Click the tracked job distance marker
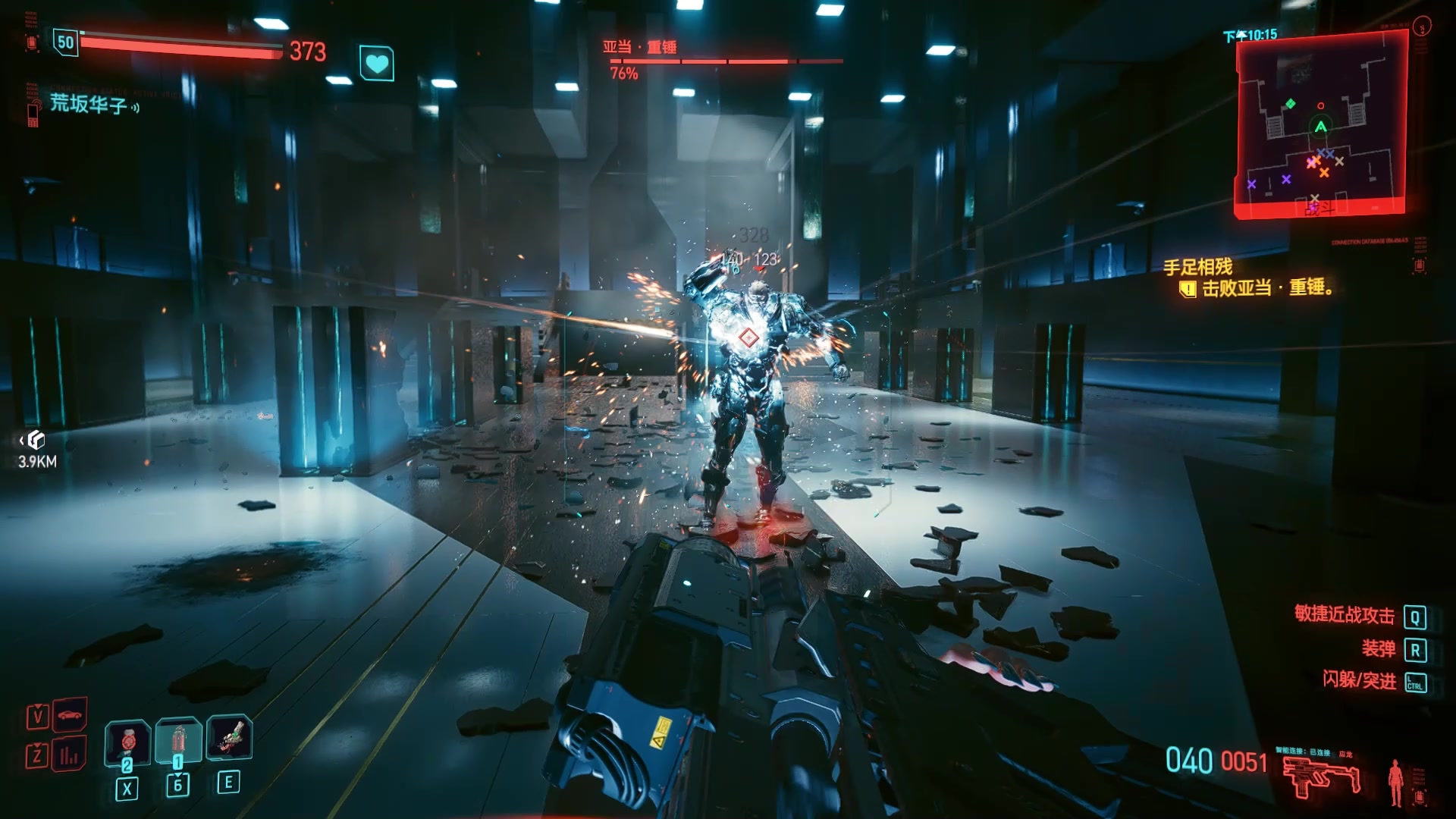Viewport: 1456px width, 819px height. pos(36,449)
